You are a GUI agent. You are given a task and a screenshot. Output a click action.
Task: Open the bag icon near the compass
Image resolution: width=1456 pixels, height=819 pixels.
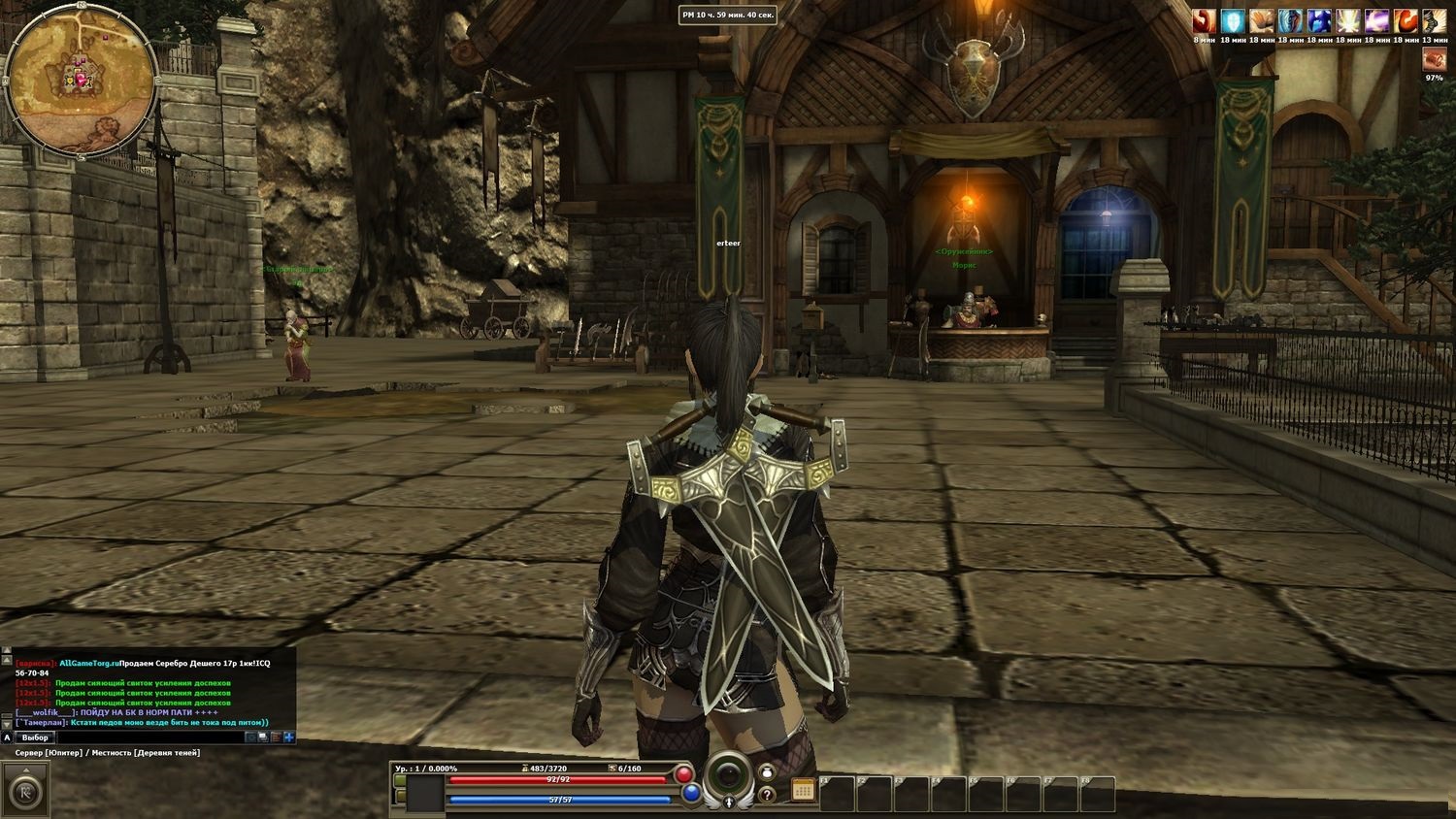[767, 773]
